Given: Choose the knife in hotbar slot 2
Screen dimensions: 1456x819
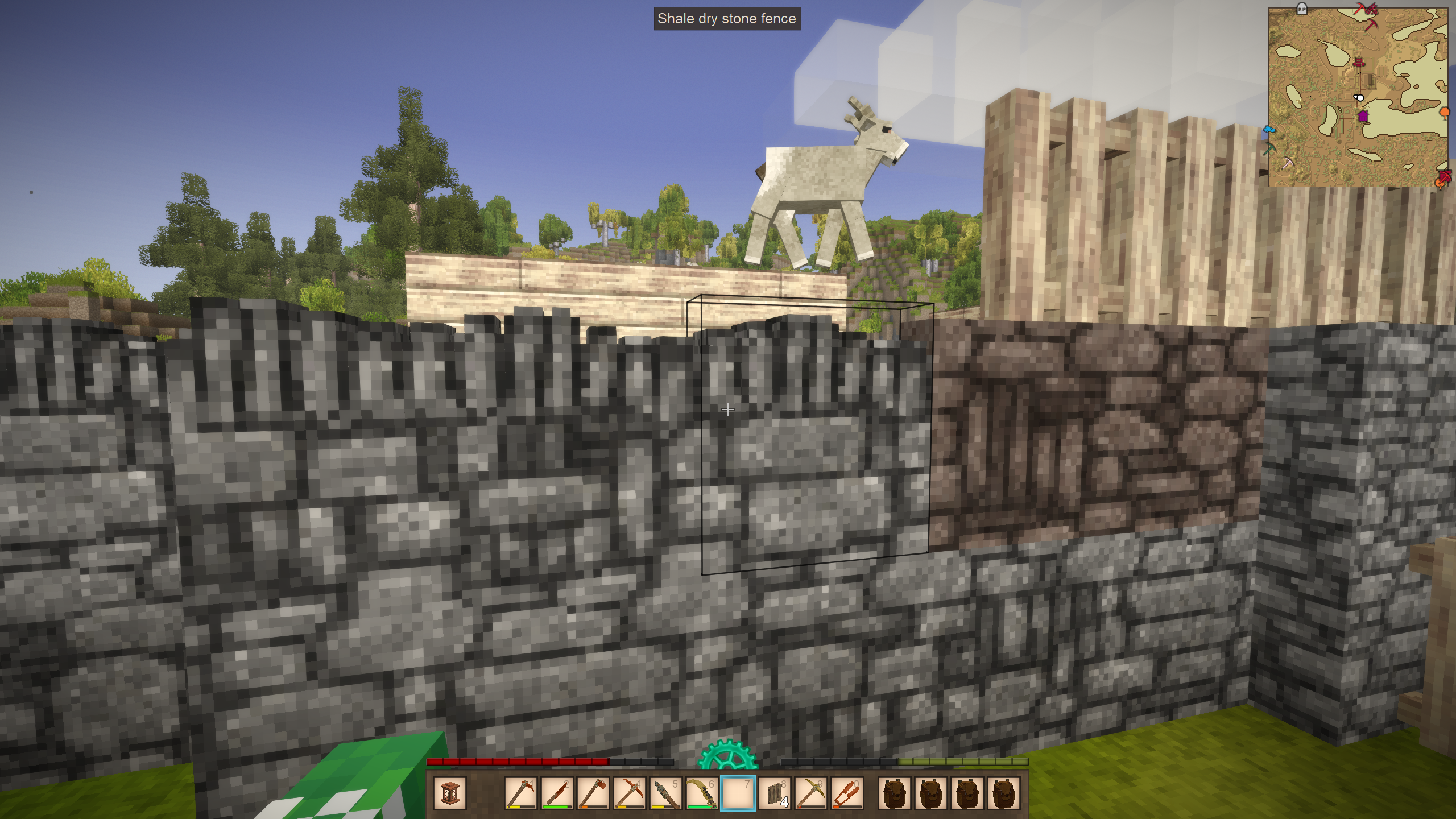Looking at the screenshot, I should click(557, 793).
